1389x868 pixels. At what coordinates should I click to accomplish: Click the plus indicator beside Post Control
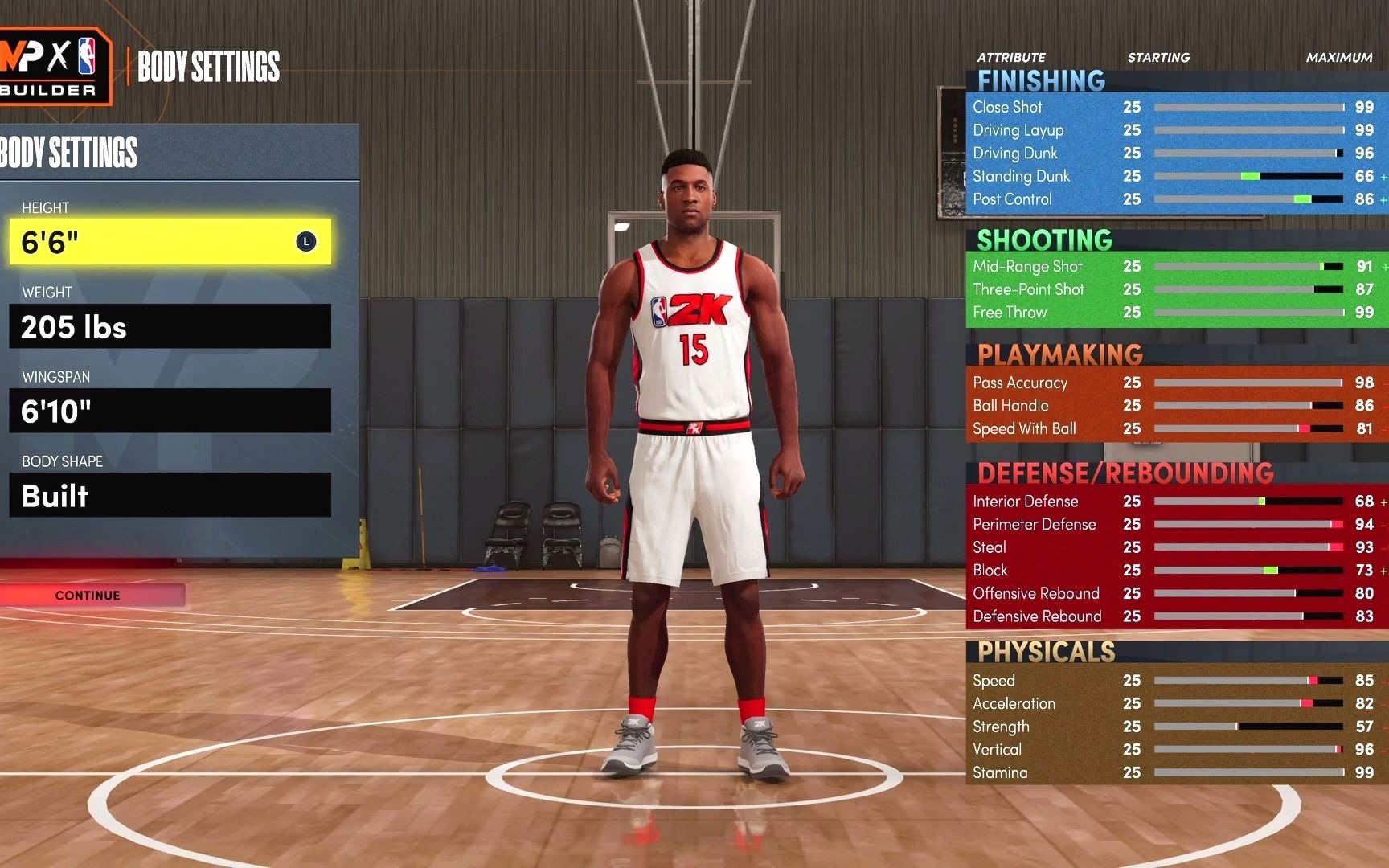(1383, 199)
